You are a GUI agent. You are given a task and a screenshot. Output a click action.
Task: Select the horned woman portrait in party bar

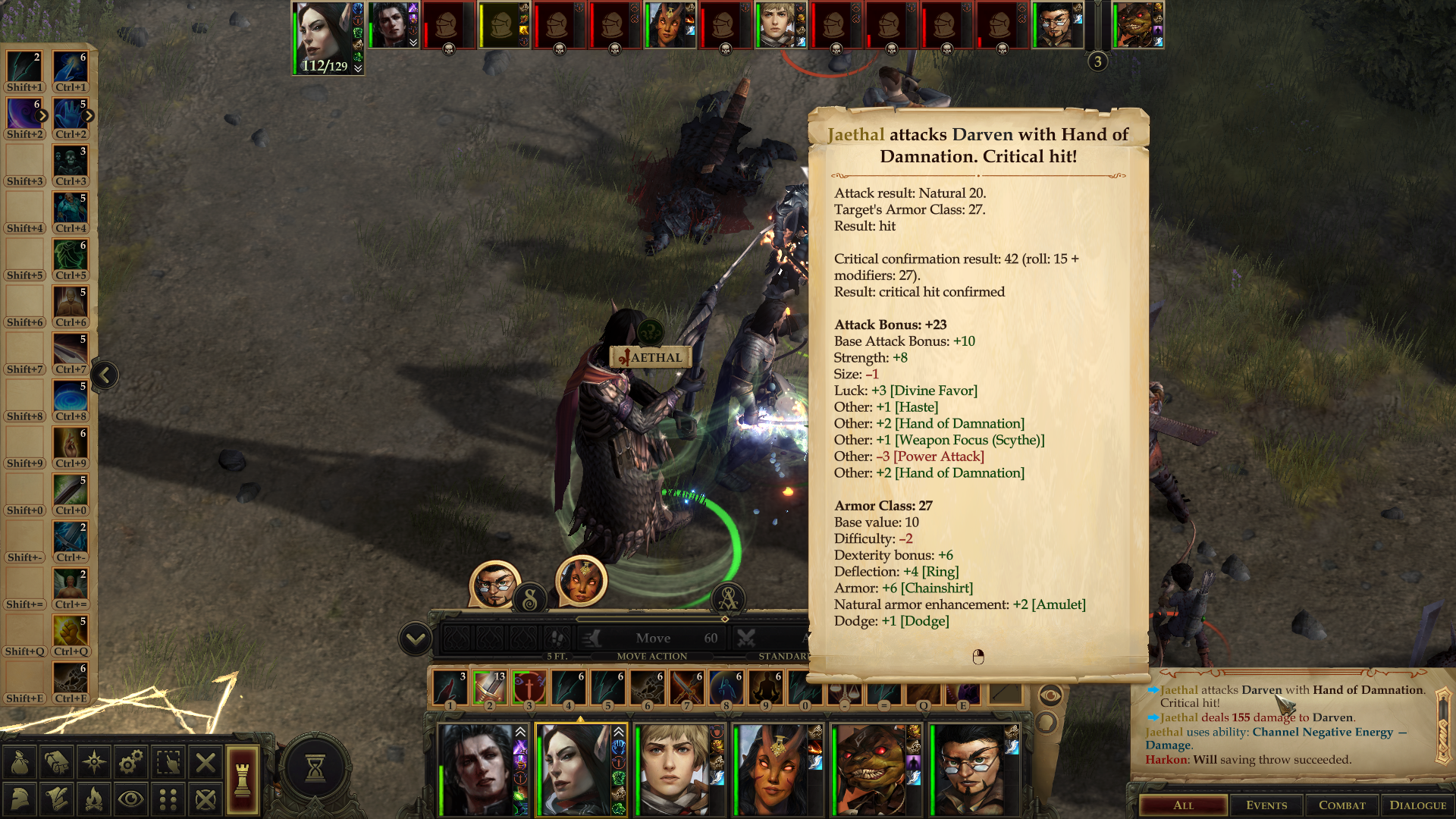coord(773,770)
